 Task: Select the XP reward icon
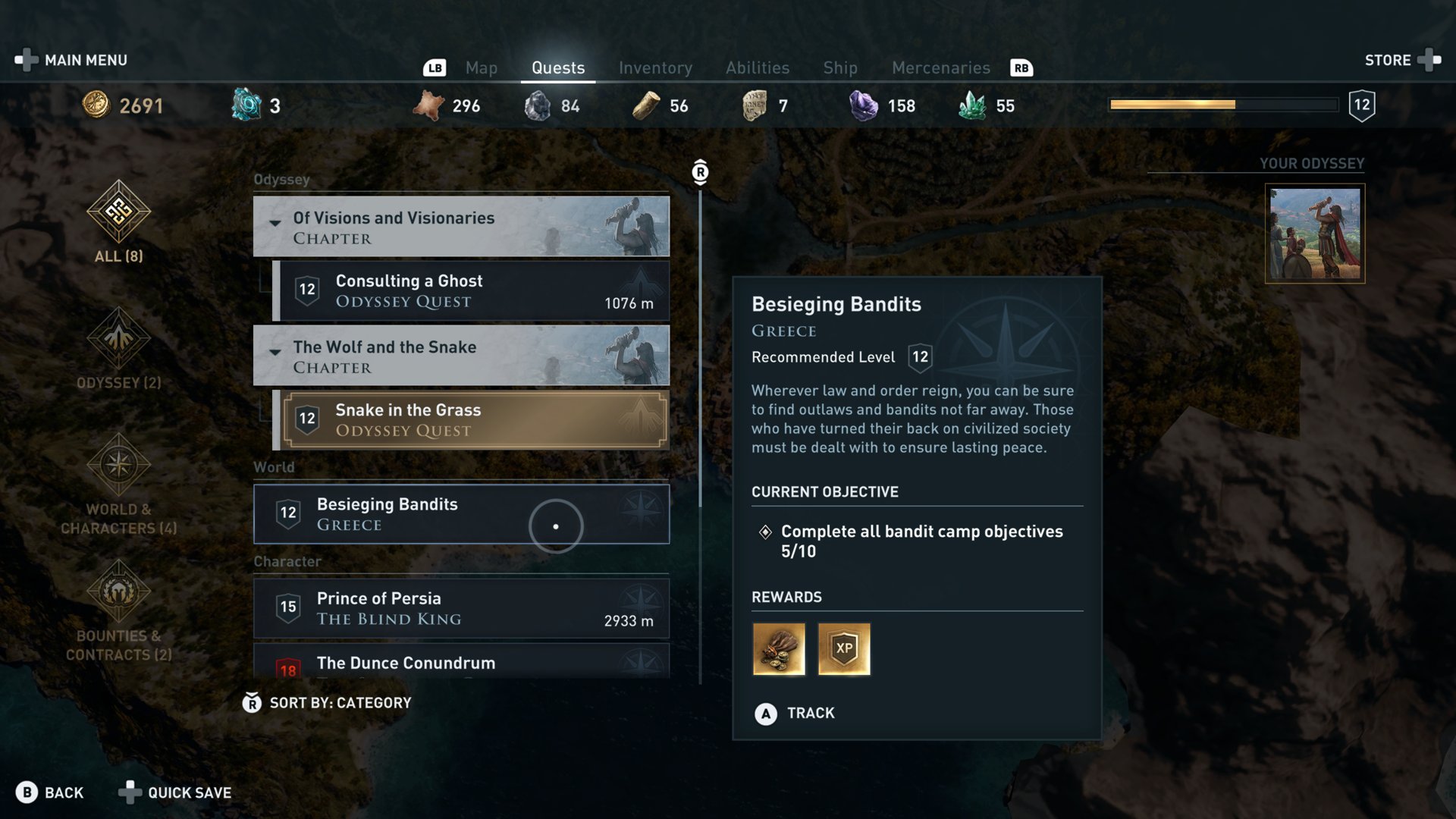844,649
